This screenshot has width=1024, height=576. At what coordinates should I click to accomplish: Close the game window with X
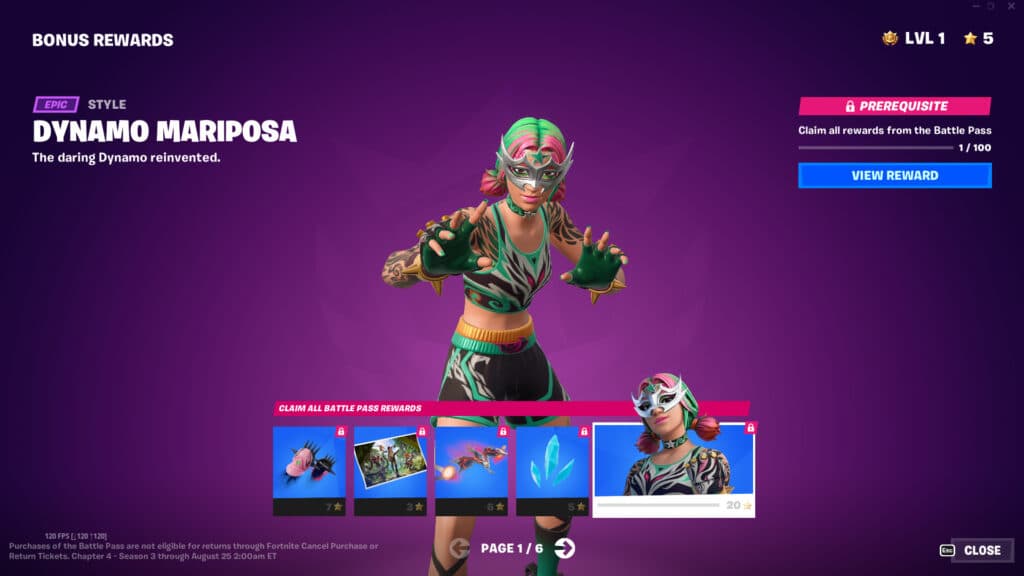tap(1012, 6)
